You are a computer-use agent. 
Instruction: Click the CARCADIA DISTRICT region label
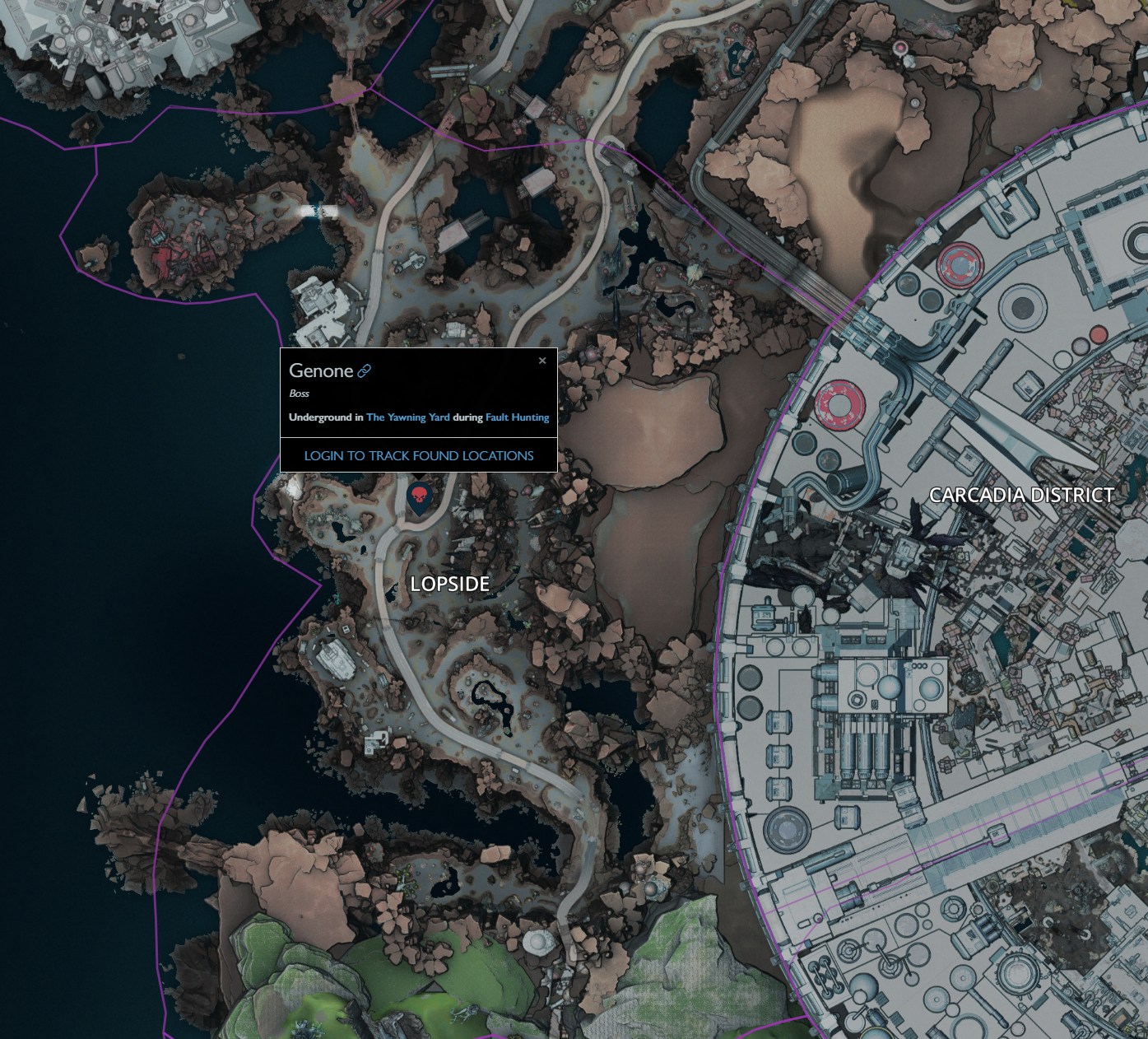click(x=1021, y=495)
